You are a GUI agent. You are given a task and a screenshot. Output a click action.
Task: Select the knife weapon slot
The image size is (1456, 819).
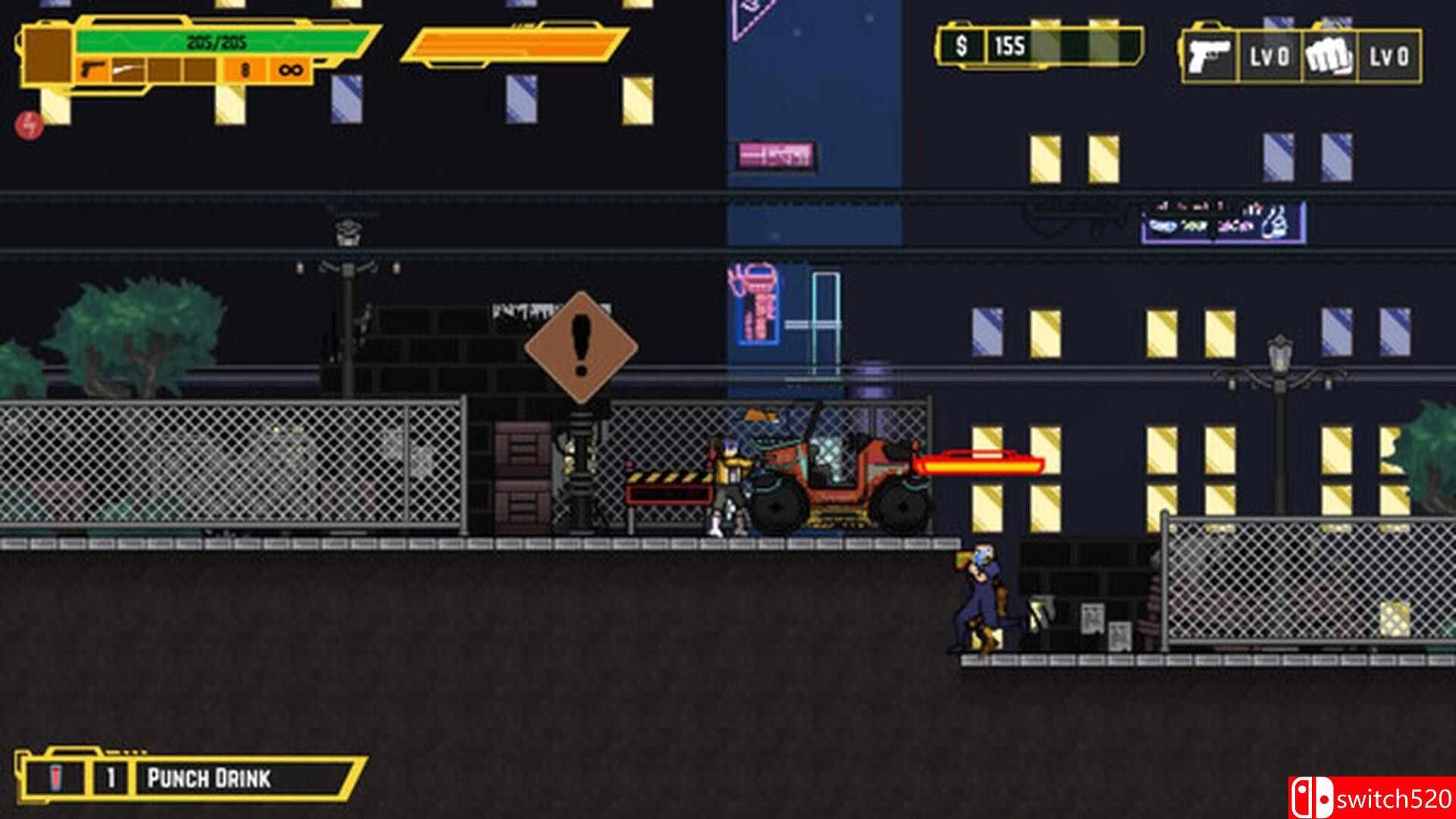tap(127, 69)
